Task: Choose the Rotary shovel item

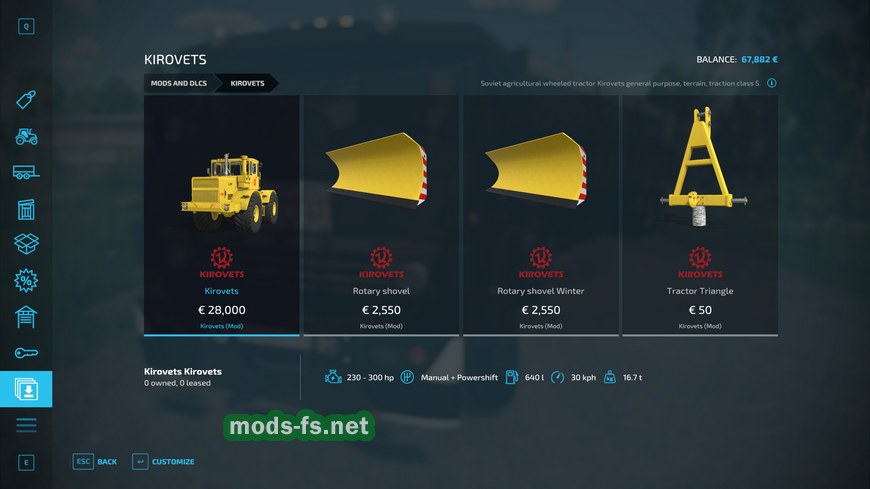Action: coord(381,214)
